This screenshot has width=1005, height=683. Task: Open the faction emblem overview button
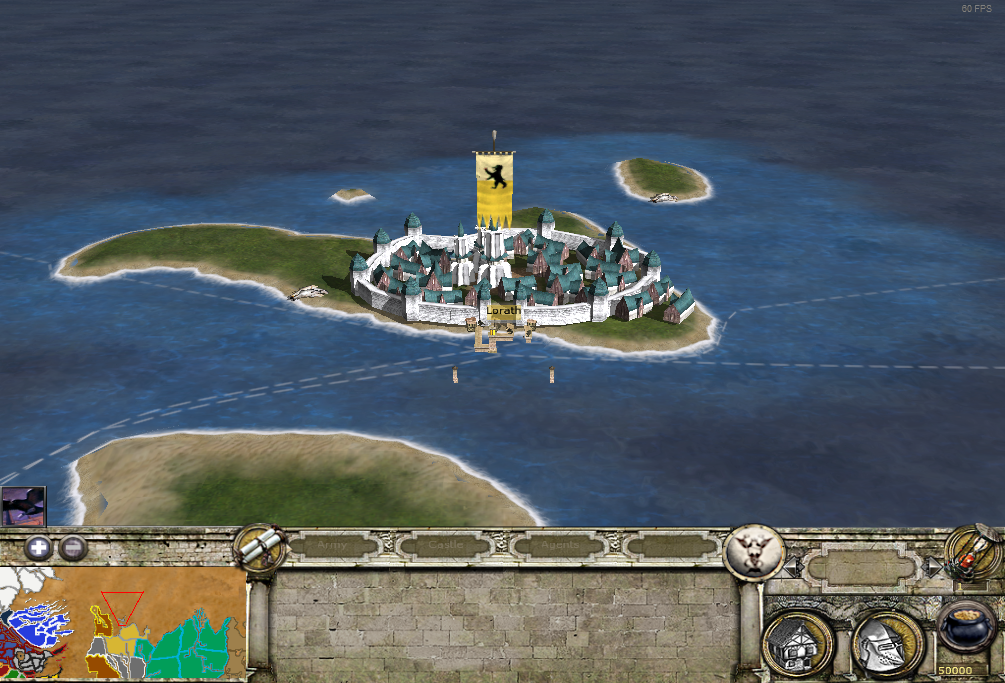[753, 551]
